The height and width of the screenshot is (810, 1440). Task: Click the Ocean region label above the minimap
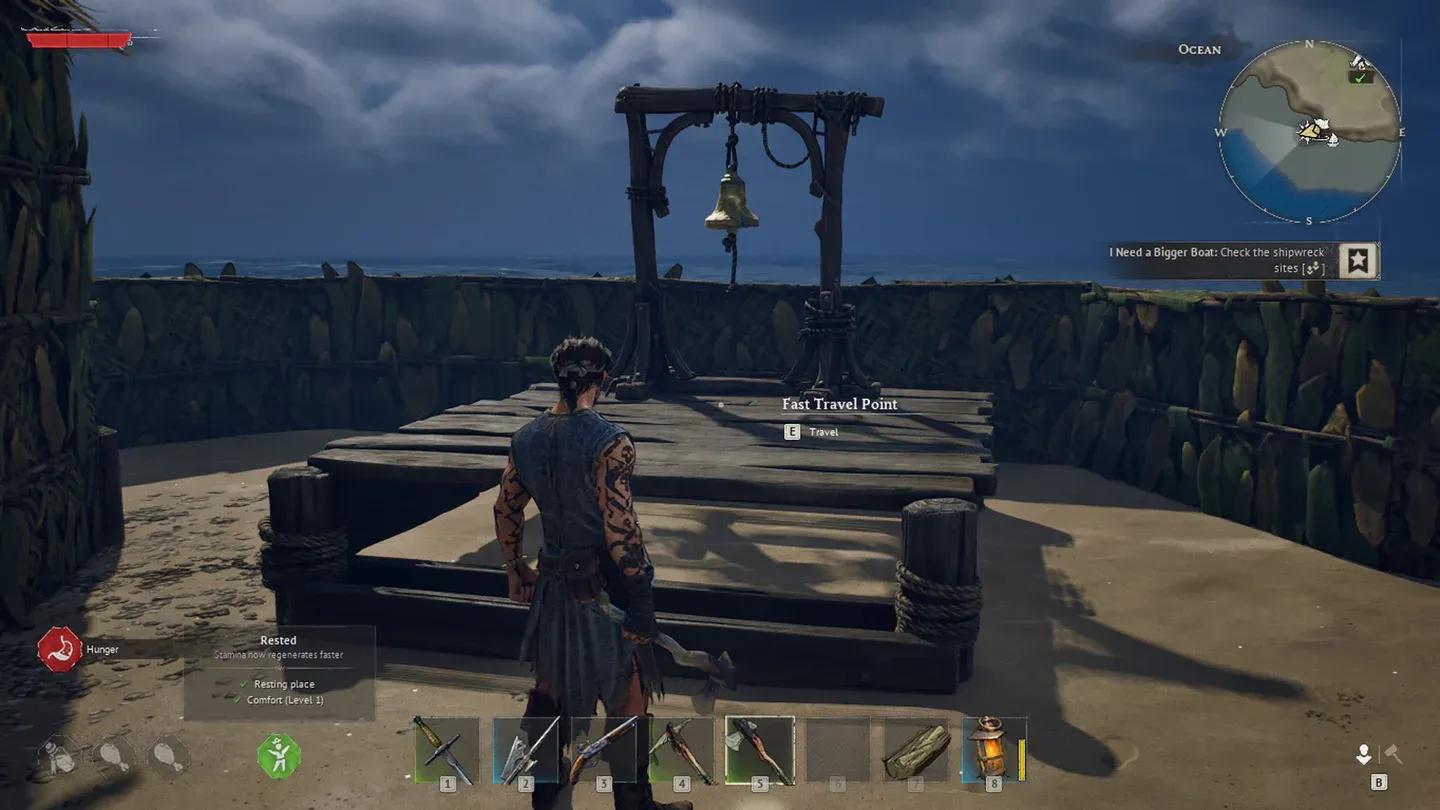click(x=1199, y=49)
